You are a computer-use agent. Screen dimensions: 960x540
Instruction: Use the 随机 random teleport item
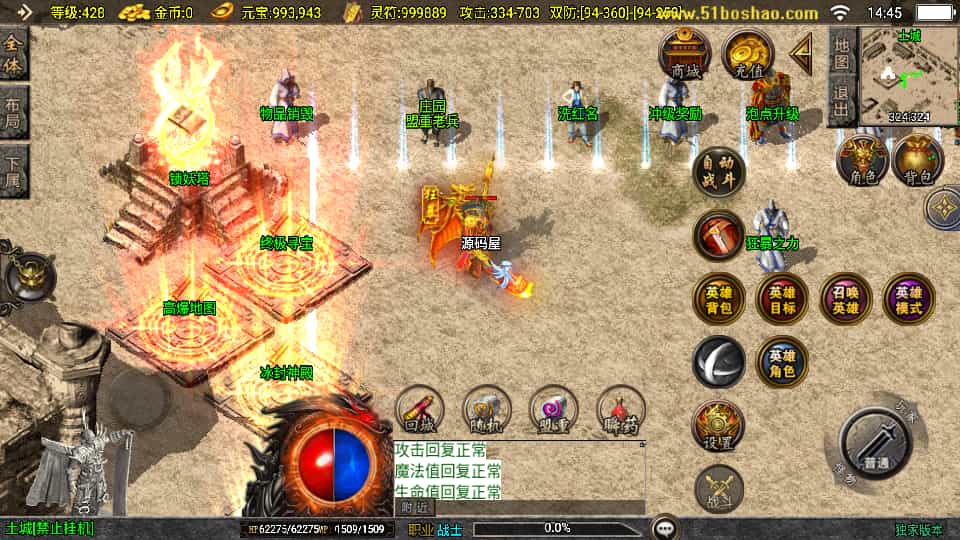(487, 411)
